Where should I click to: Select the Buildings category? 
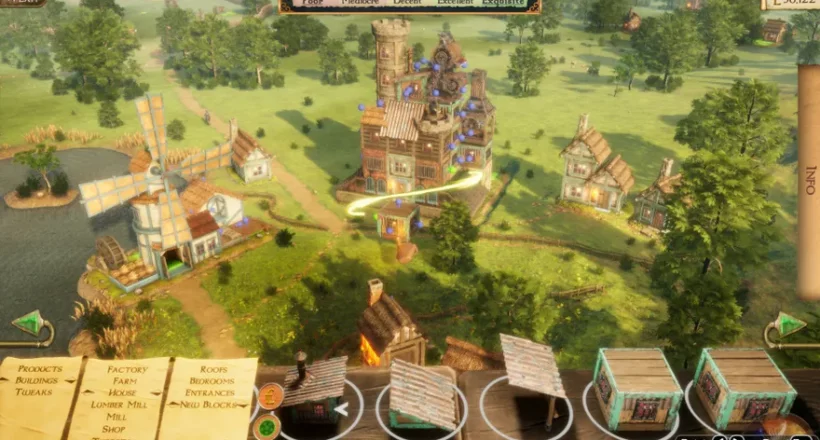[x=37, y=381]
